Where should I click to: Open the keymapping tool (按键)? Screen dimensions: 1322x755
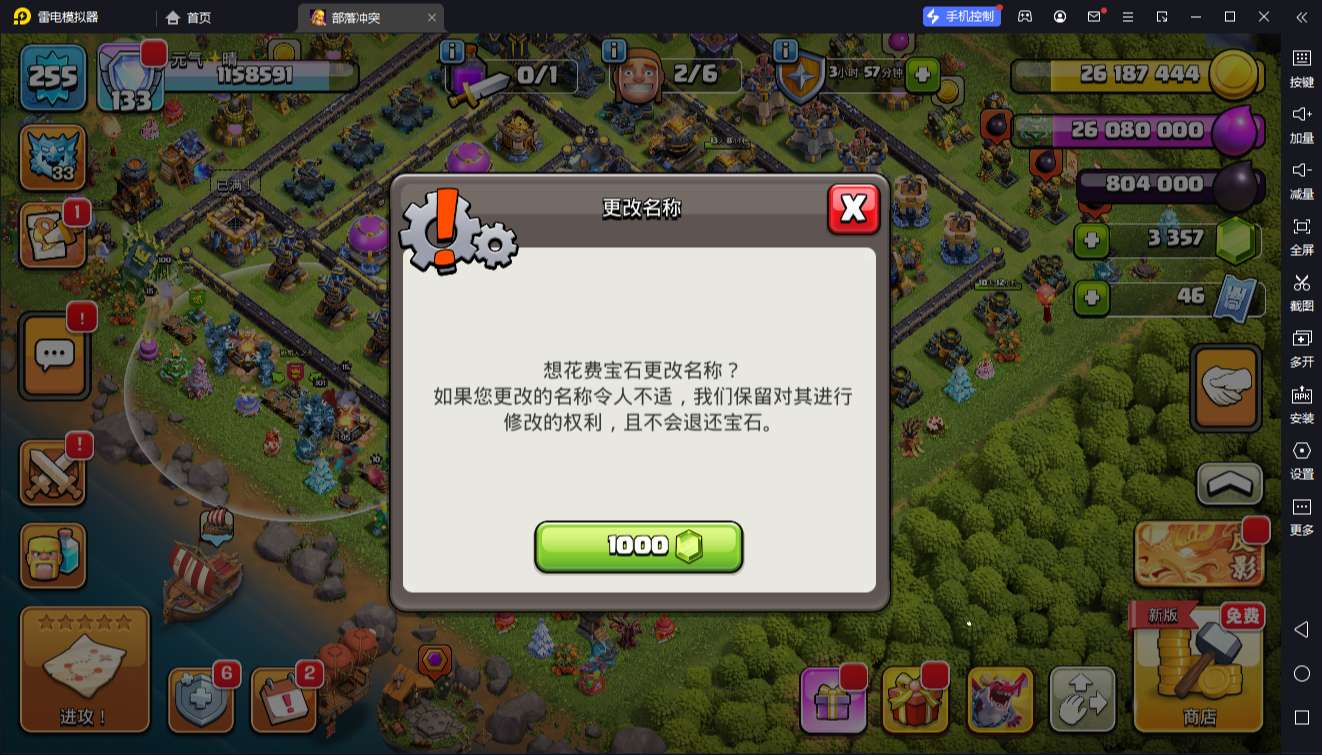pos(1302,70)
